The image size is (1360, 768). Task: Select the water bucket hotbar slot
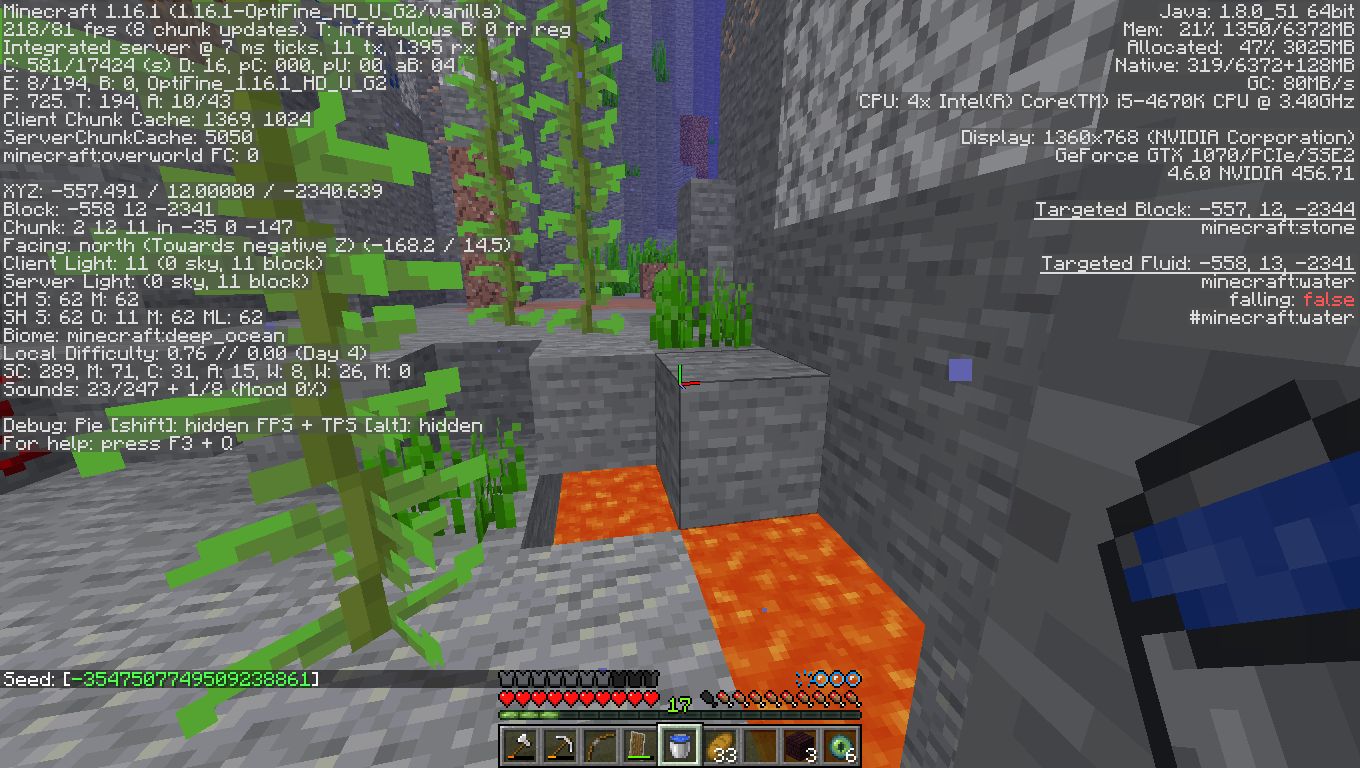pyautogui.click(x=680, y=745)
